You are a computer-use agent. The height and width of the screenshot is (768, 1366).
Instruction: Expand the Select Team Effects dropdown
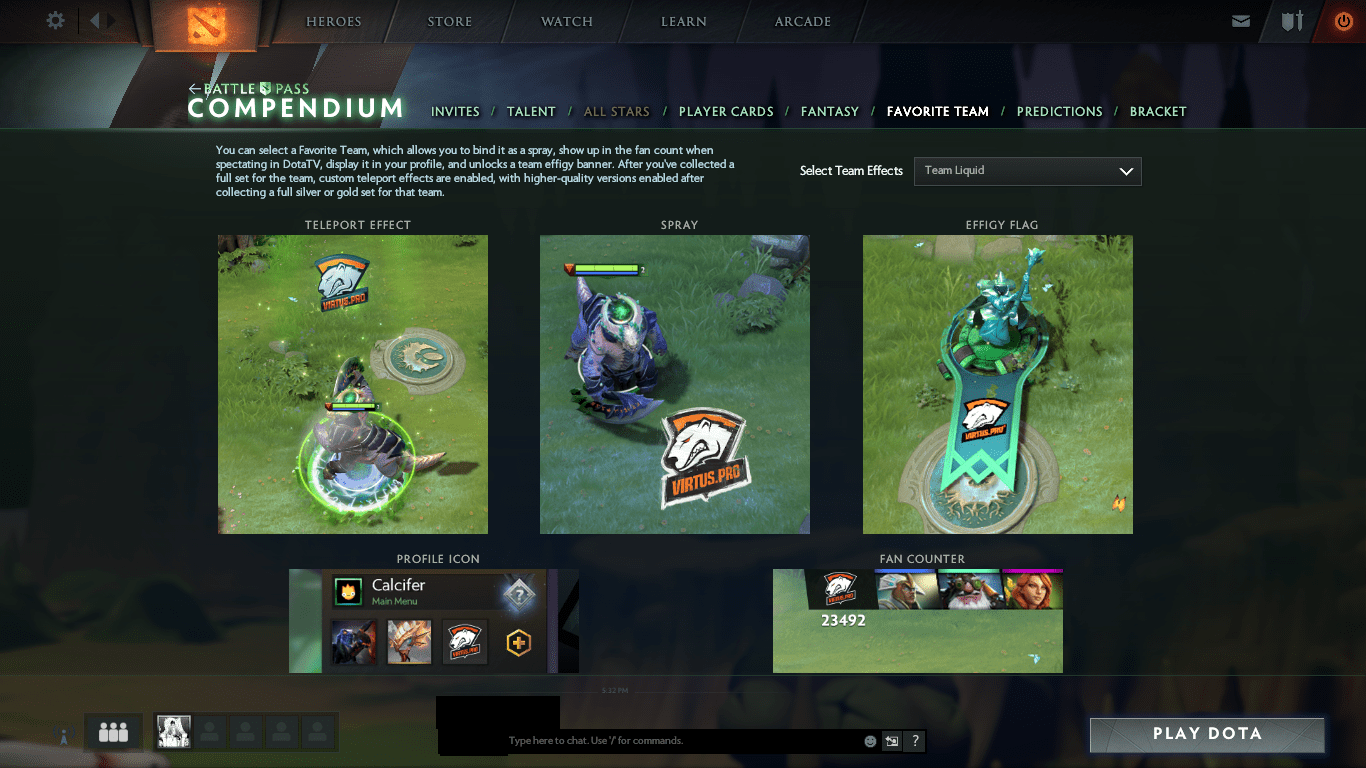coord(1027,171)
